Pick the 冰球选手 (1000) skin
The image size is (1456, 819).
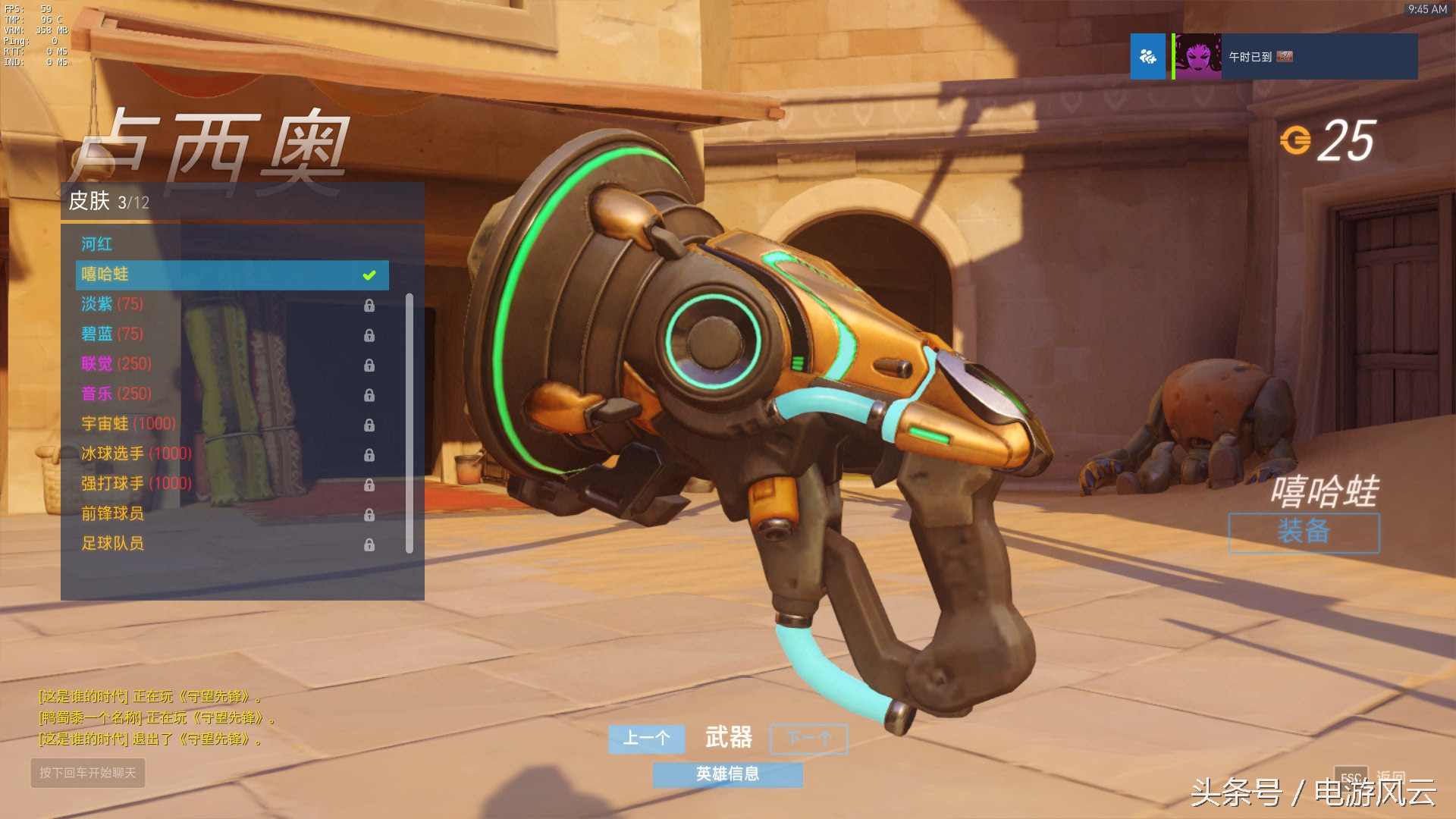pos(136,453)
